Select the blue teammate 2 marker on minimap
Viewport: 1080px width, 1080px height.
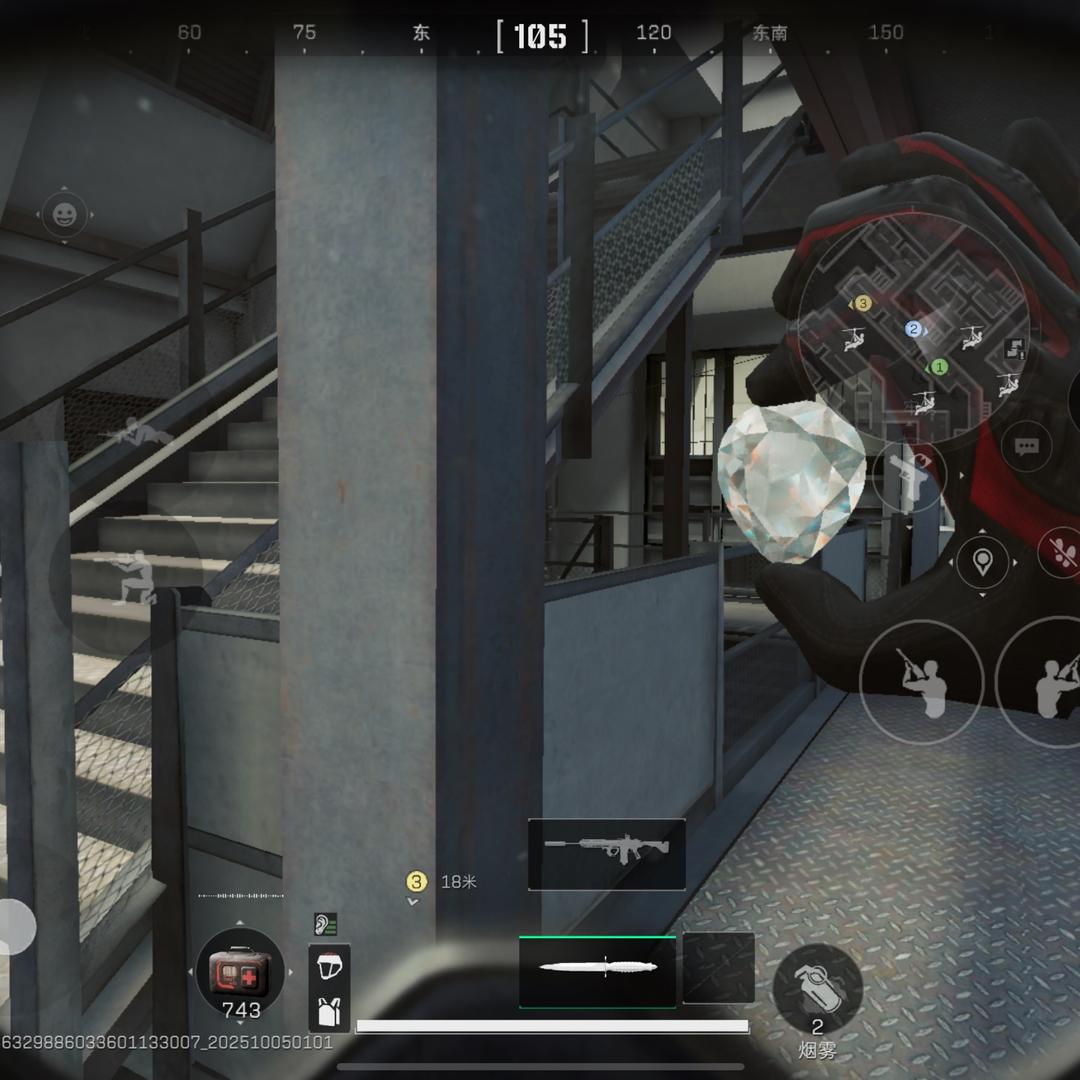click(x=912, y=329)
